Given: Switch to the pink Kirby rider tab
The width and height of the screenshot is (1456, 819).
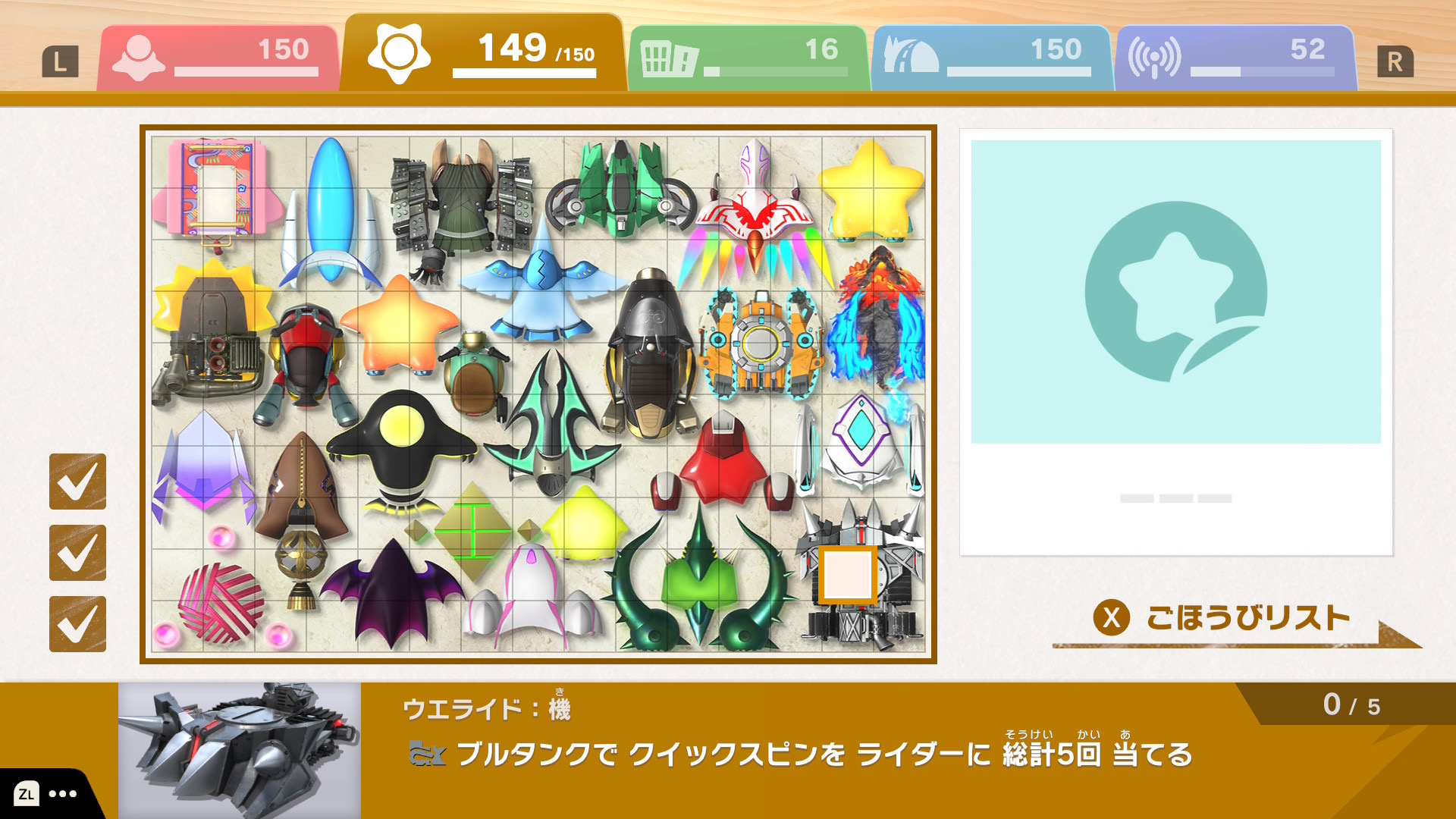Looking at the screenshot, I should 218,58.
